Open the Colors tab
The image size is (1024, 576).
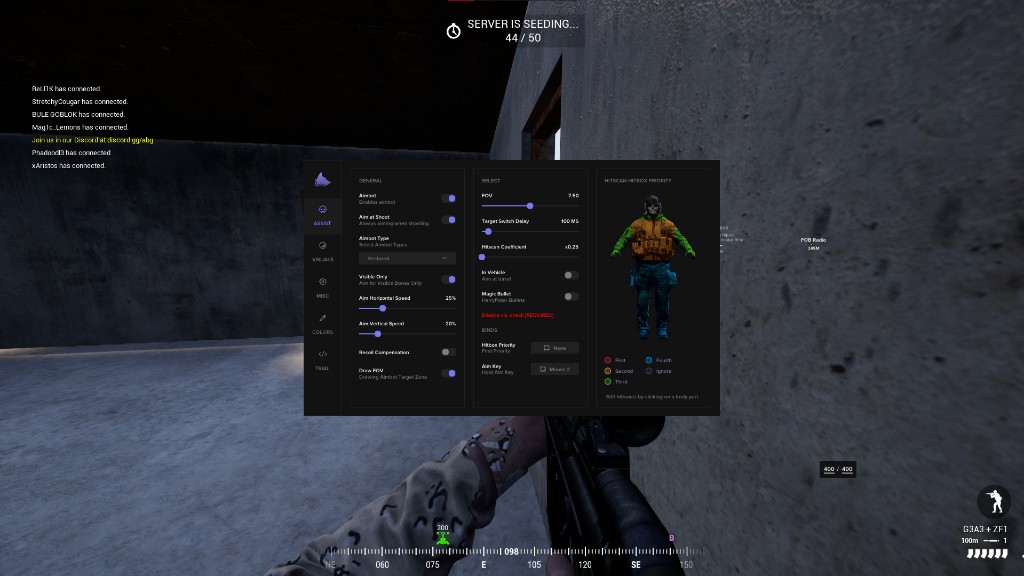tap(322, 322)
